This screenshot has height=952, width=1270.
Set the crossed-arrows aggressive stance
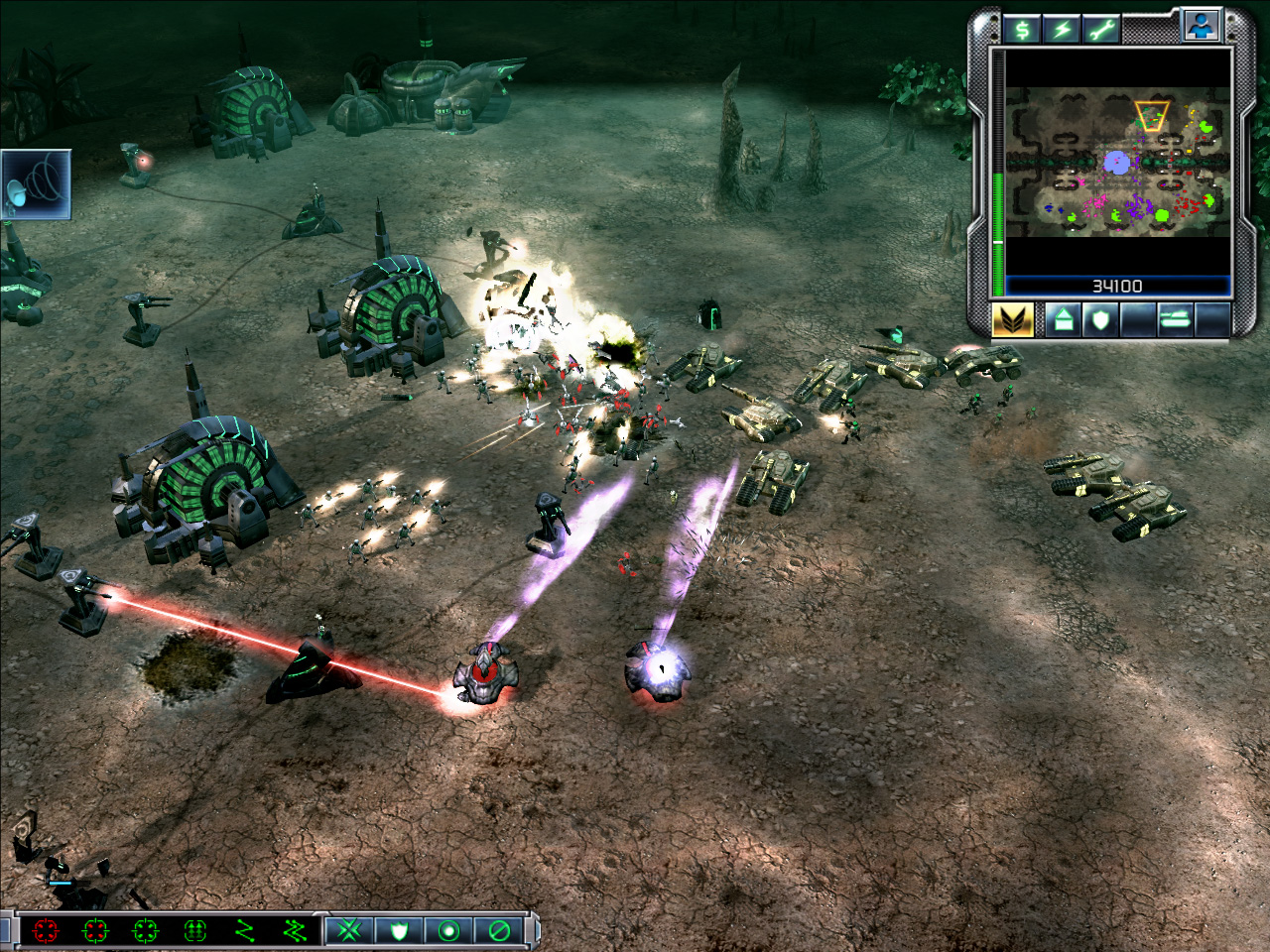click(349, 930)
